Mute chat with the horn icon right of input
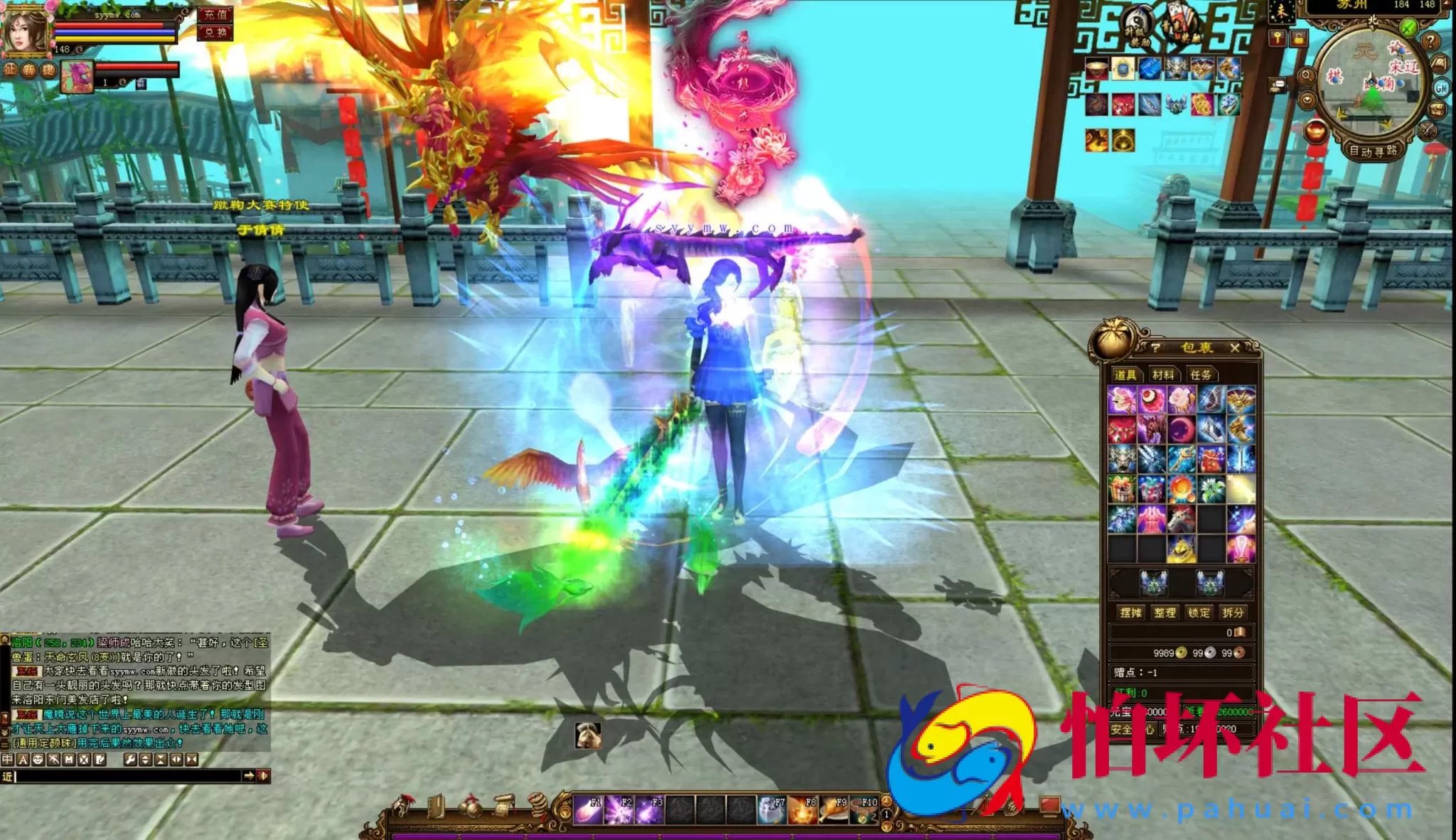Image resolution: width=1456 pixels, height=840 pixels. coord(264,777)
